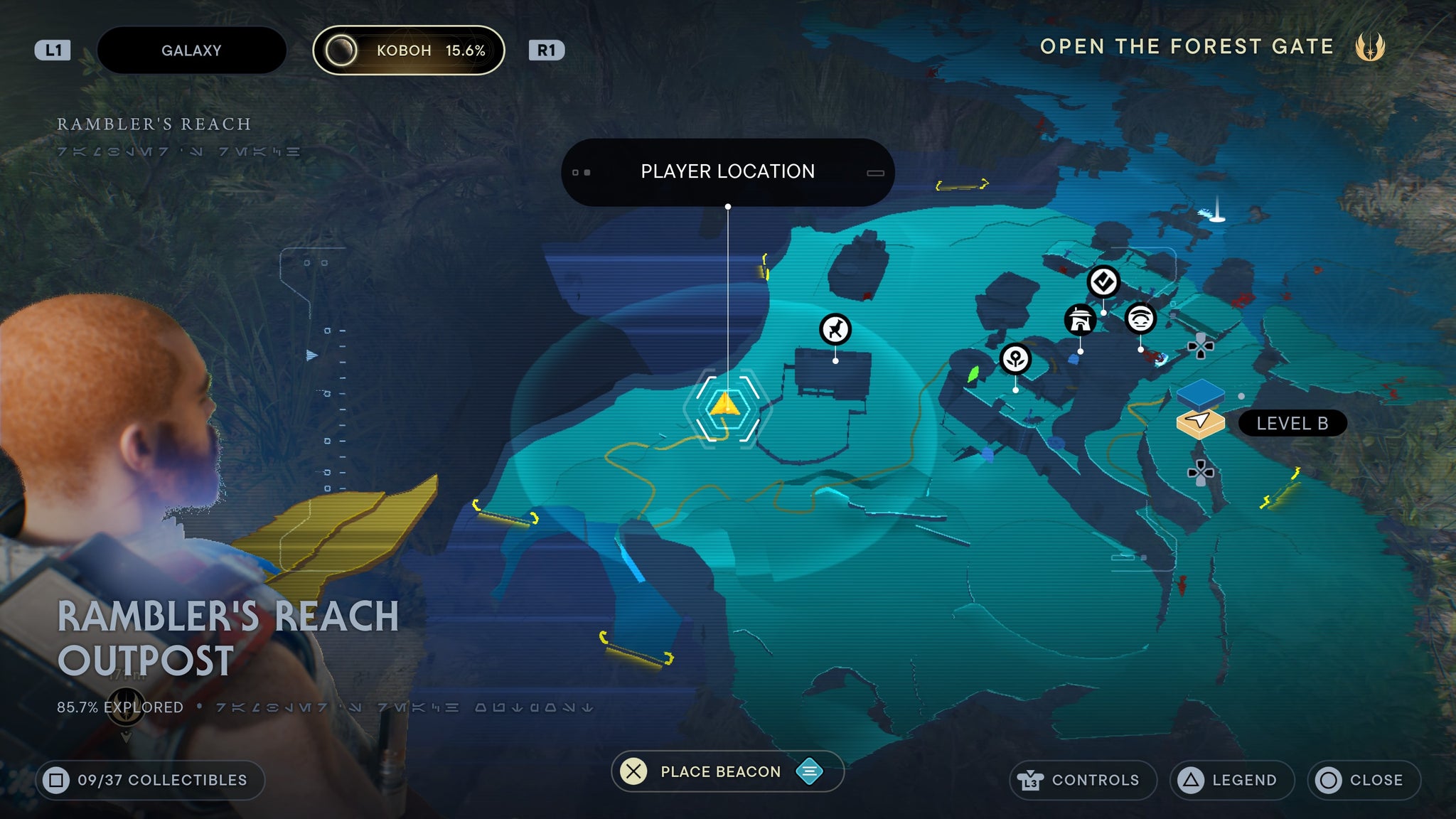Screen dimensions: 1456x819
Task: Select the stables creature map marker
Action: coord(835,330)
